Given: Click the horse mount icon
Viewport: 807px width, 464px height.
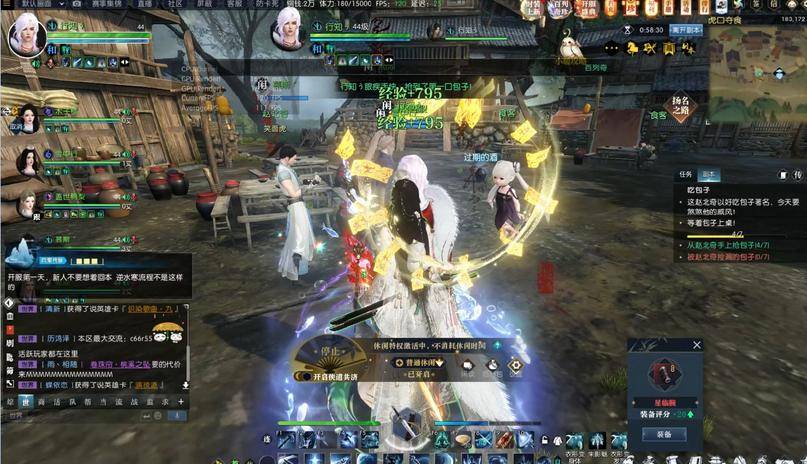Looking at the screenshot, I should point(635,48).
